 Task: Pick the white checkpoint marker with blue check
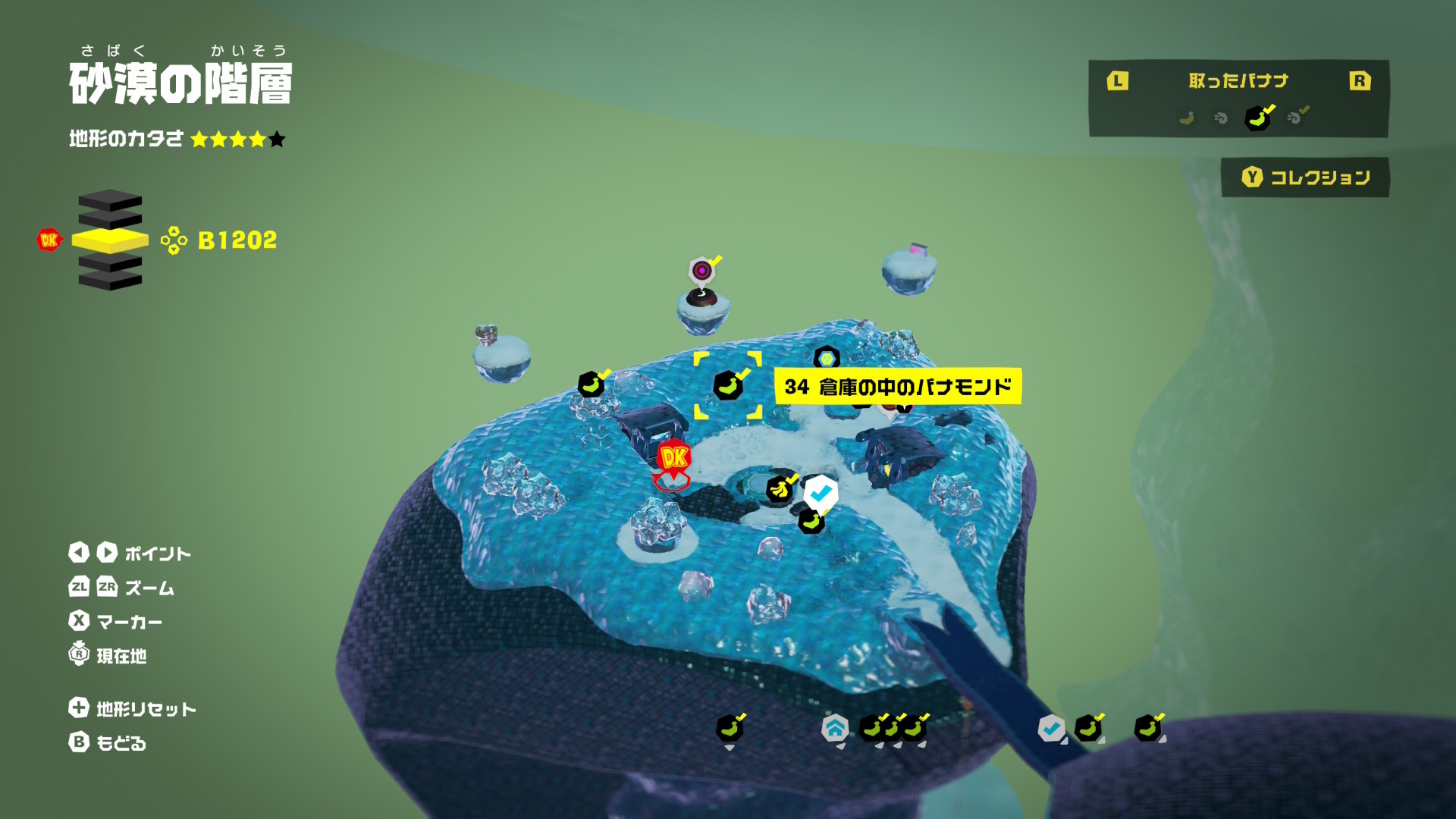click(x=821, y=494)
